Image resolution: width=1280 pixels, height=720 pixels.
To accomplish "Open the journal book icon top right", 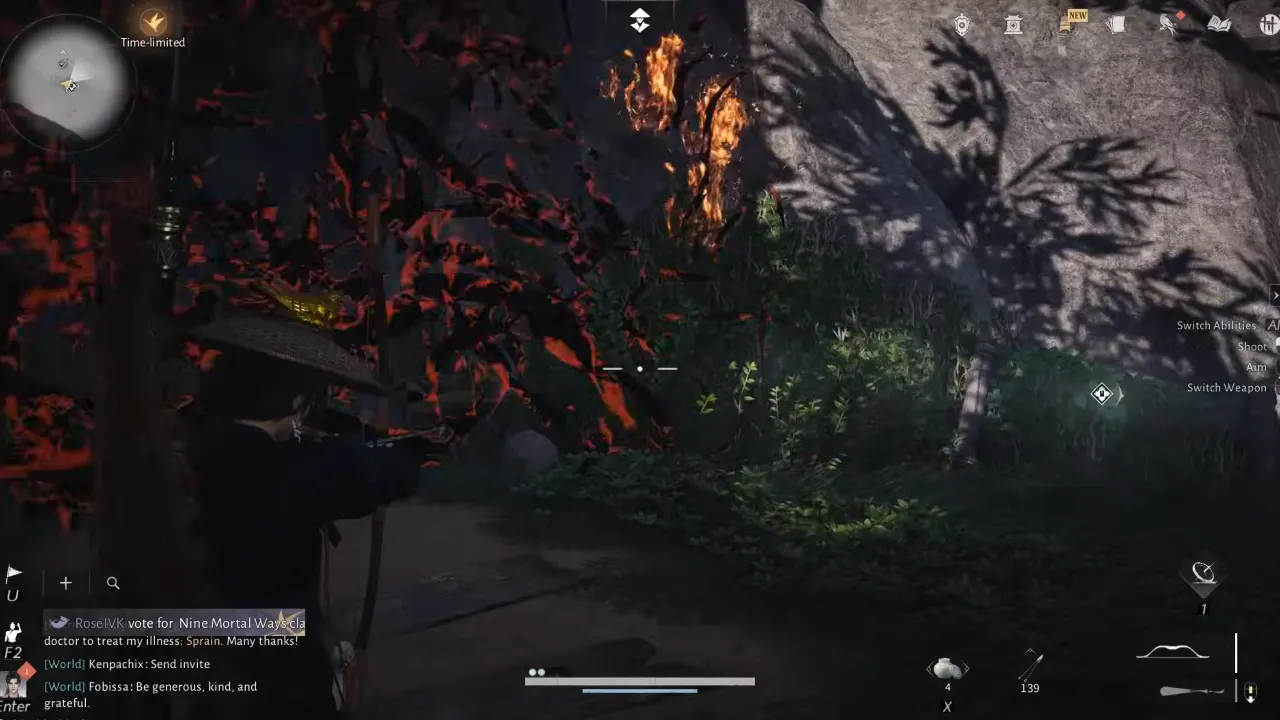I will [x=1219, y=25].
